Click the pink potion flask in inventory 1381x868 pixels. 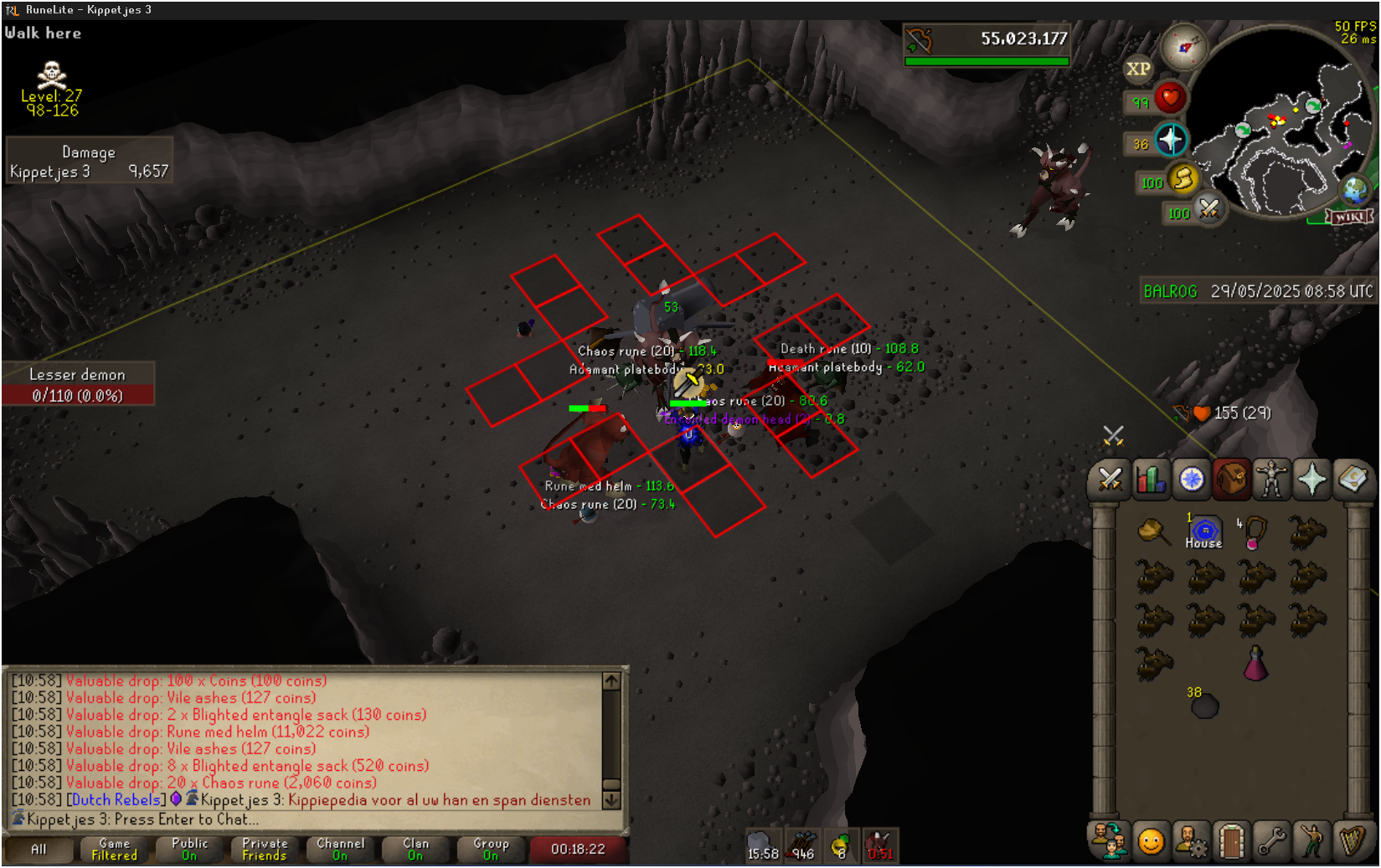(1255, 664)
